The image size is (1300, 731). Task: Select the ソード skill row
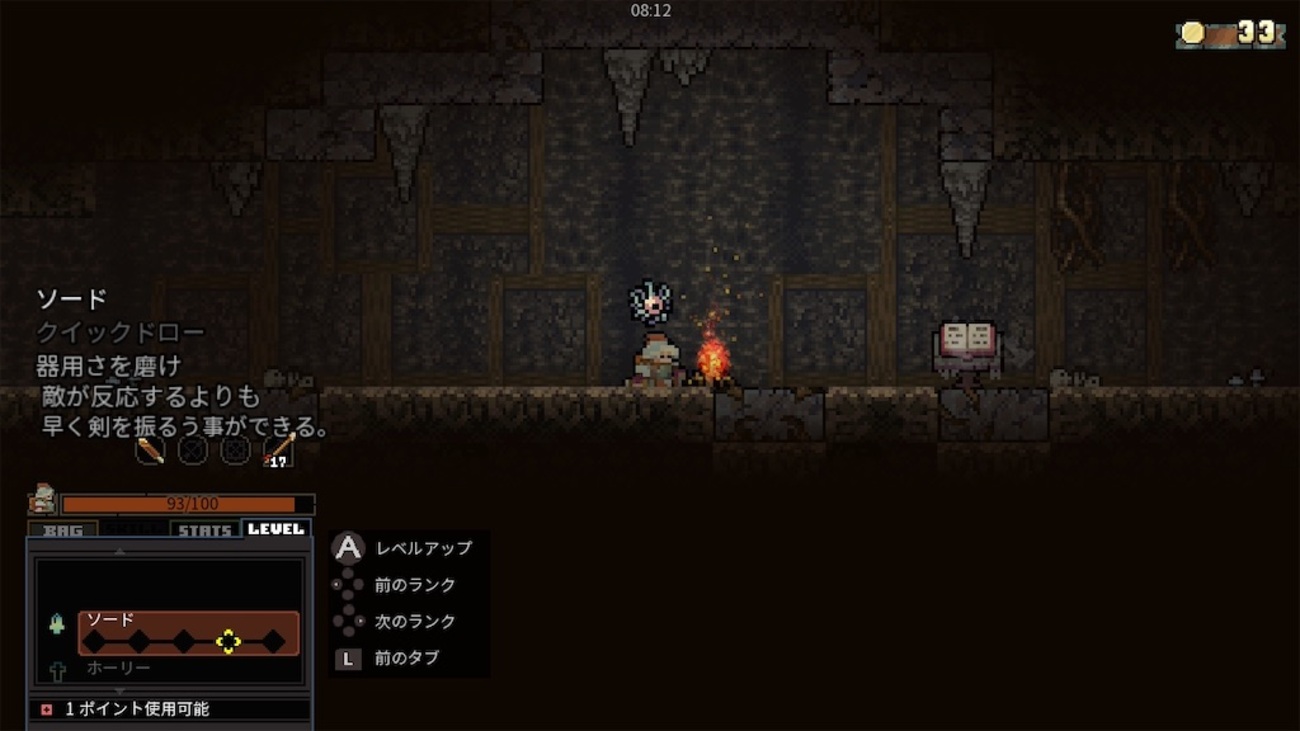188,633
